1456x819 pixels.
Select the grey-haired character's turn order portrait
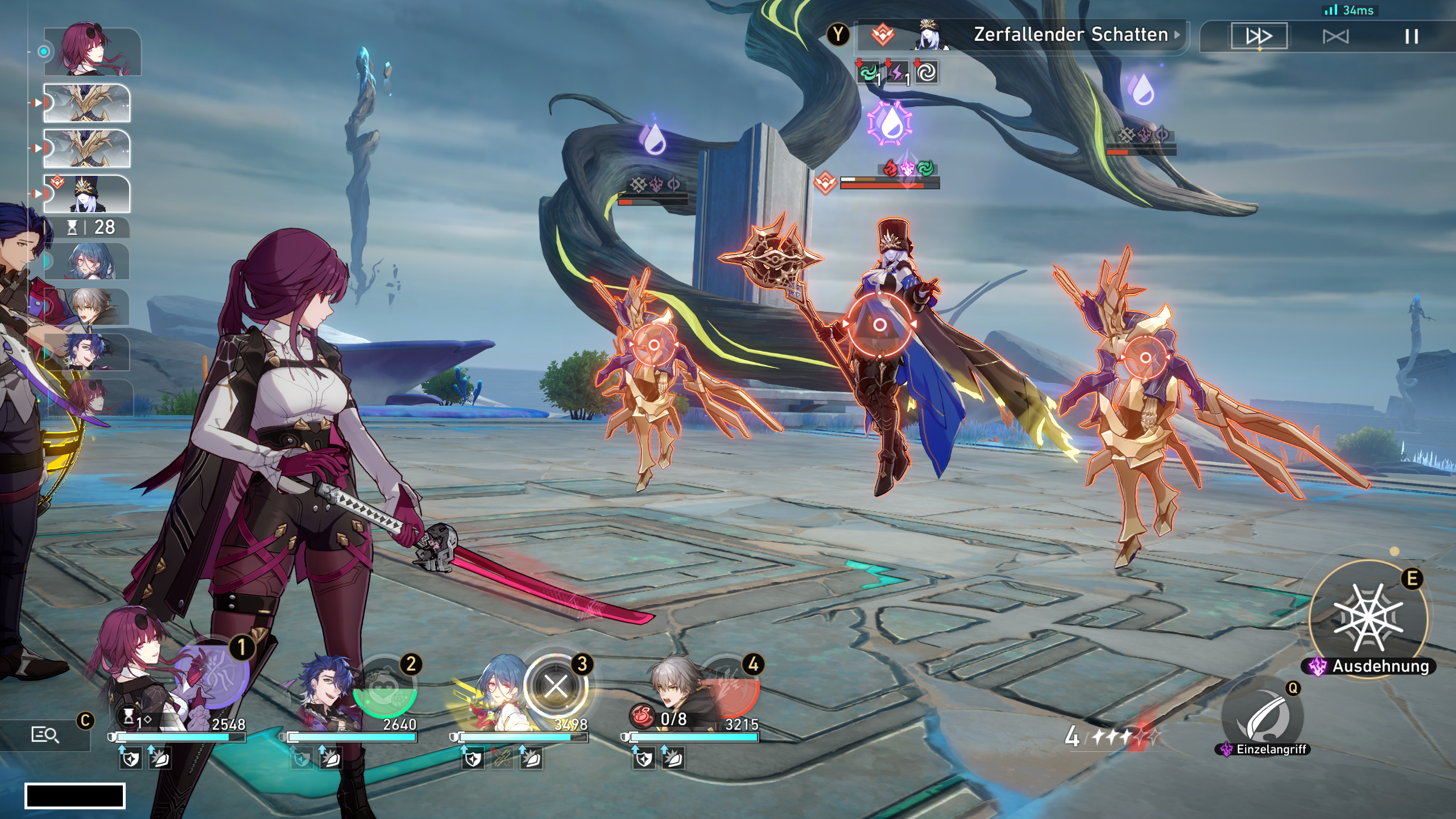click(x=87, y=307)
